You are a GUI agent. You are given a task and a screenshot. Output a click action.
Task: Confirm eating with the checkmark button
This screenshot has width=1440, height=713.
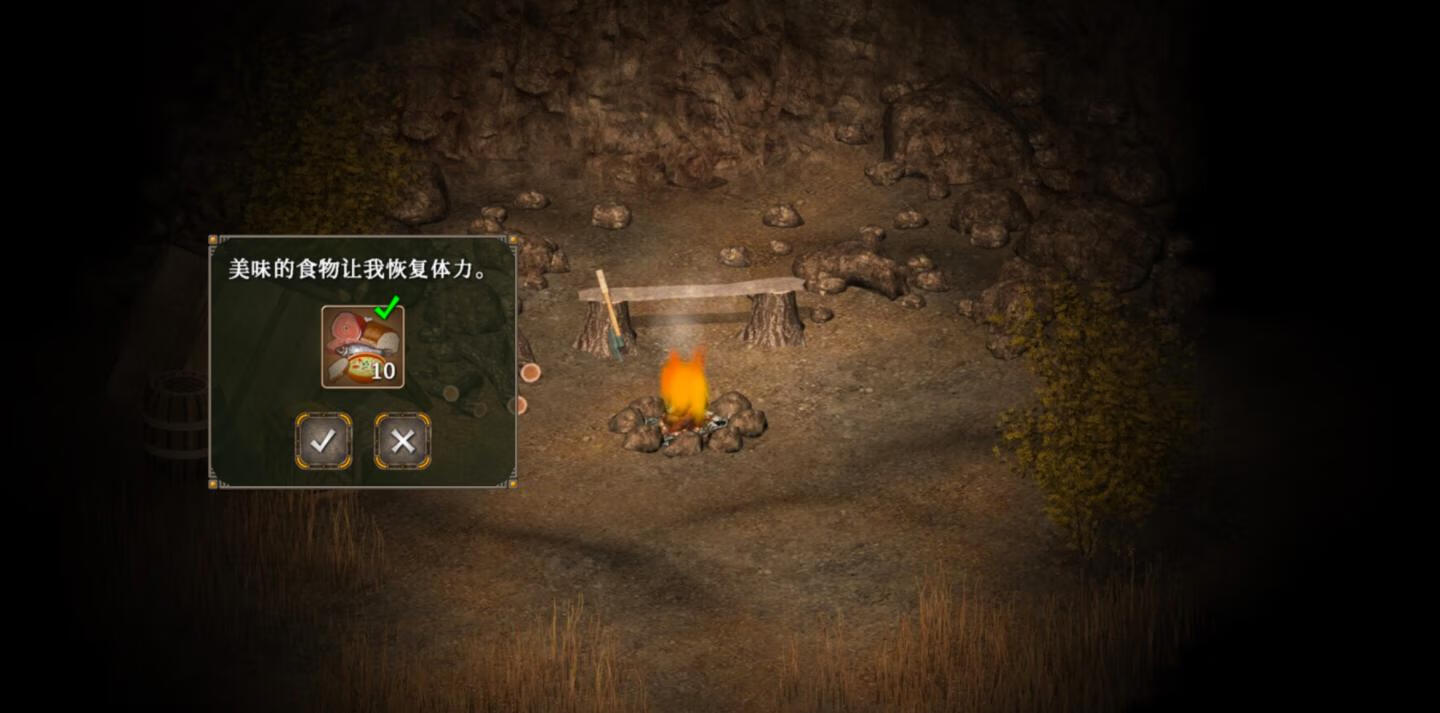click(323, 441)
